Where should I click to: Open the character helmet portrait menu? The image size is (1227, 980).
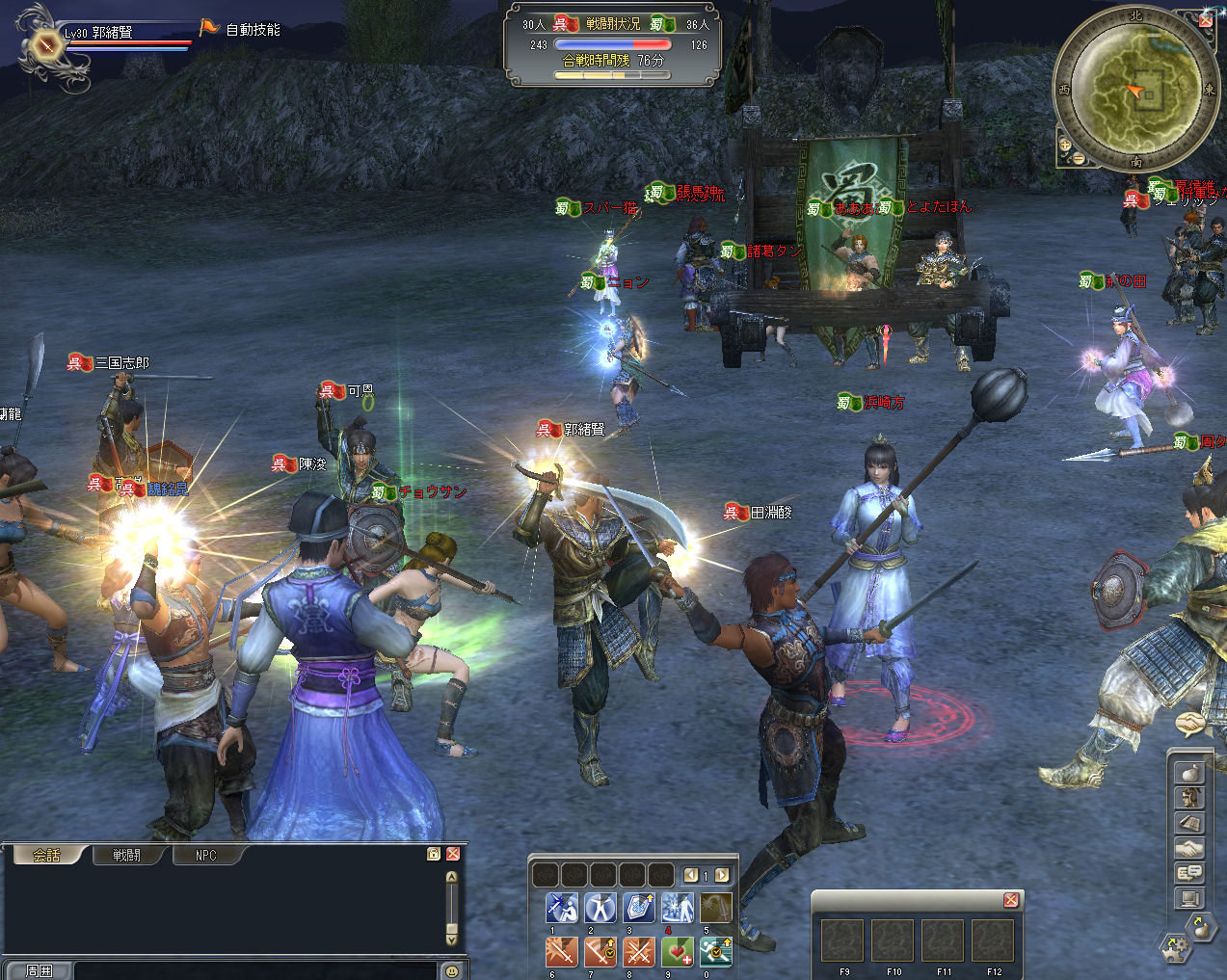coord(1190,798)
